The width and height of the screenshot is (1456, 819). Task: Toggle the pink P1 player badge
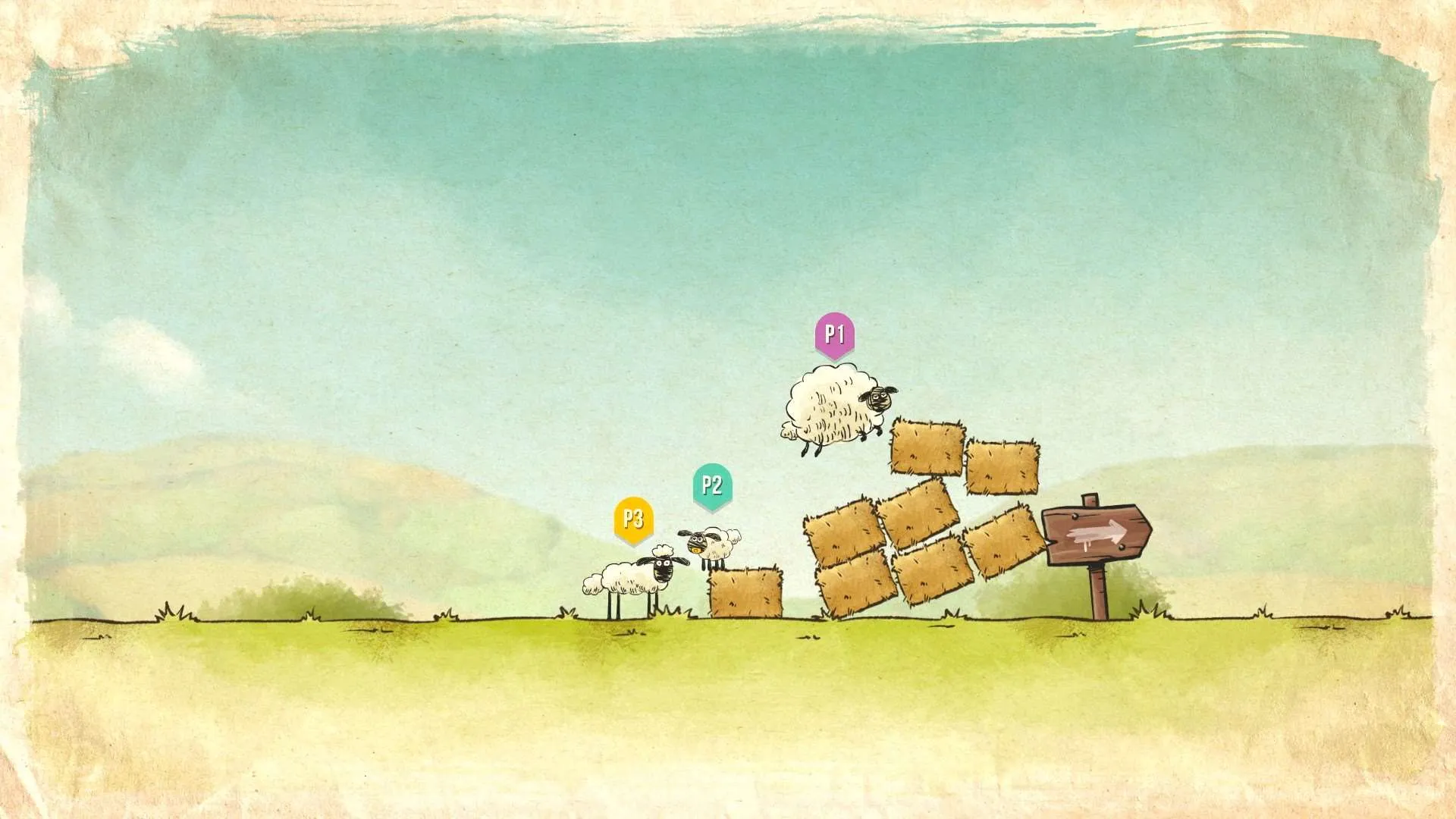click(x=835, y=334)
